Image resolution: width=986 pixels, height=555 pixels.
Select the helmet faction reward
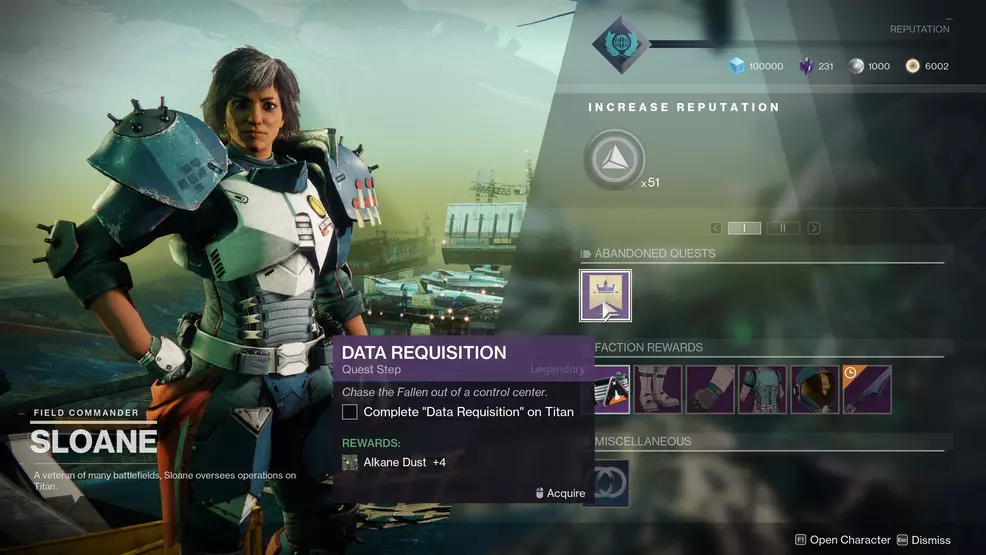814,389
